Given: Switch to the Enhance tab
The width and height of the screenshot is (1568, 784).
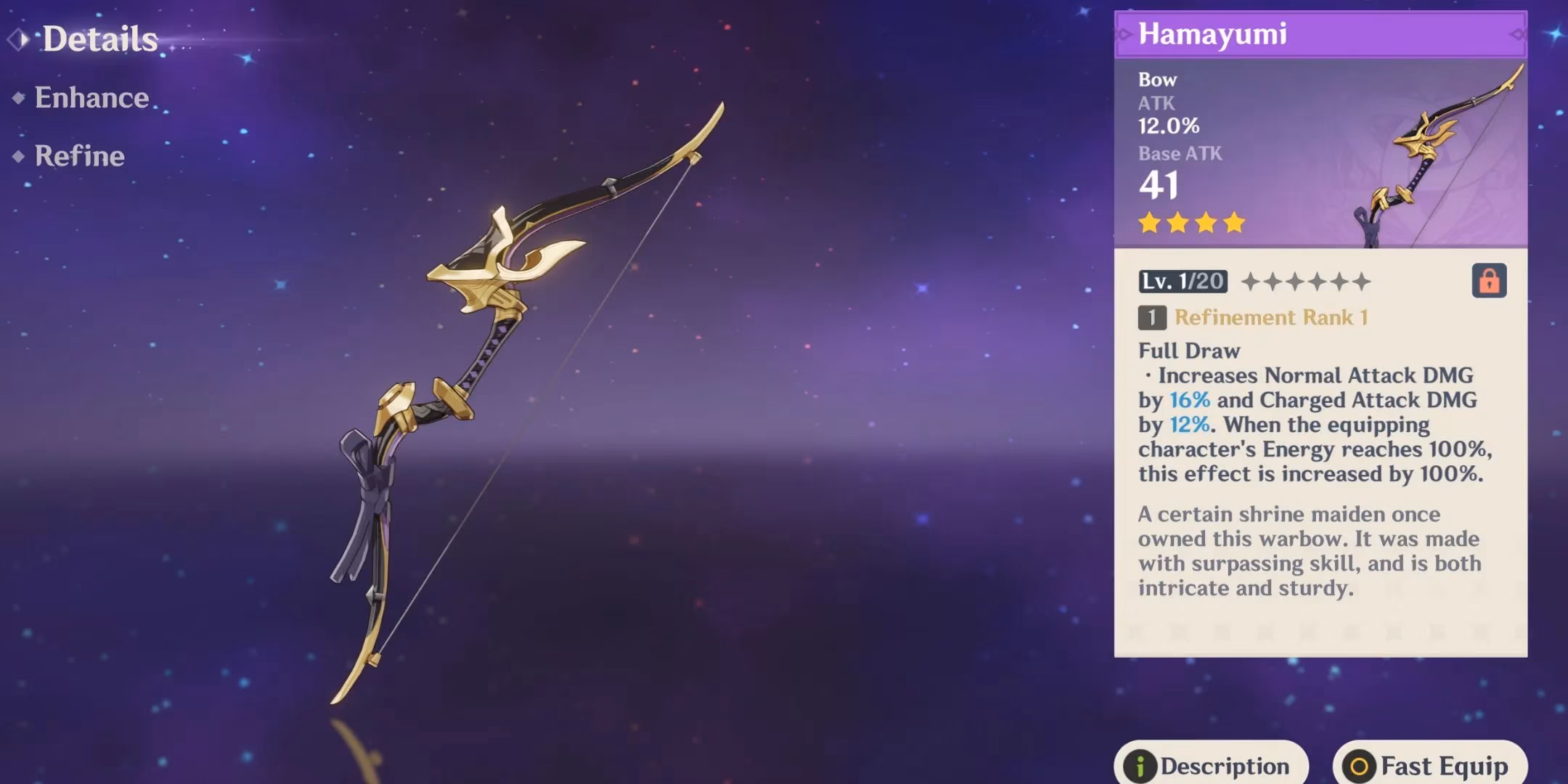Looking at the screenshot, I should (x=93, y=97).
